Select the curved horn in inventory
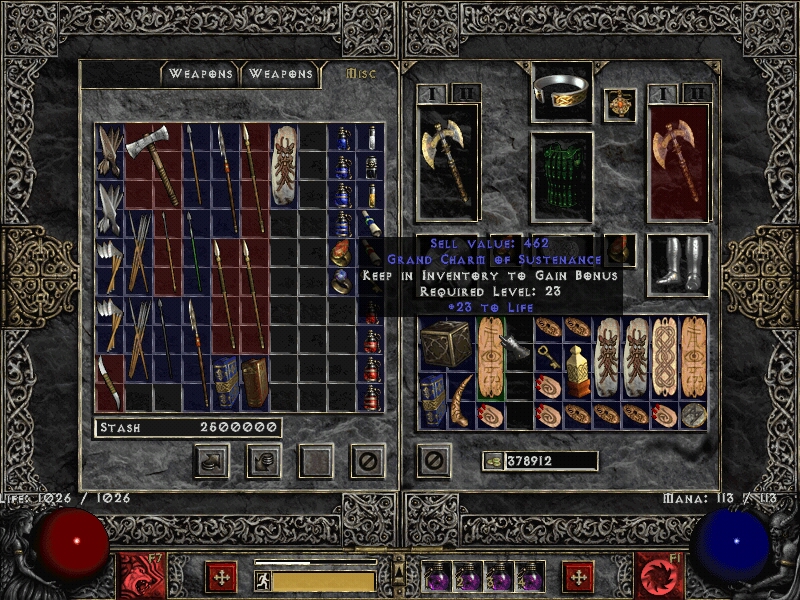The height and width of the screenshot is (600, 800). coord(462,400)
